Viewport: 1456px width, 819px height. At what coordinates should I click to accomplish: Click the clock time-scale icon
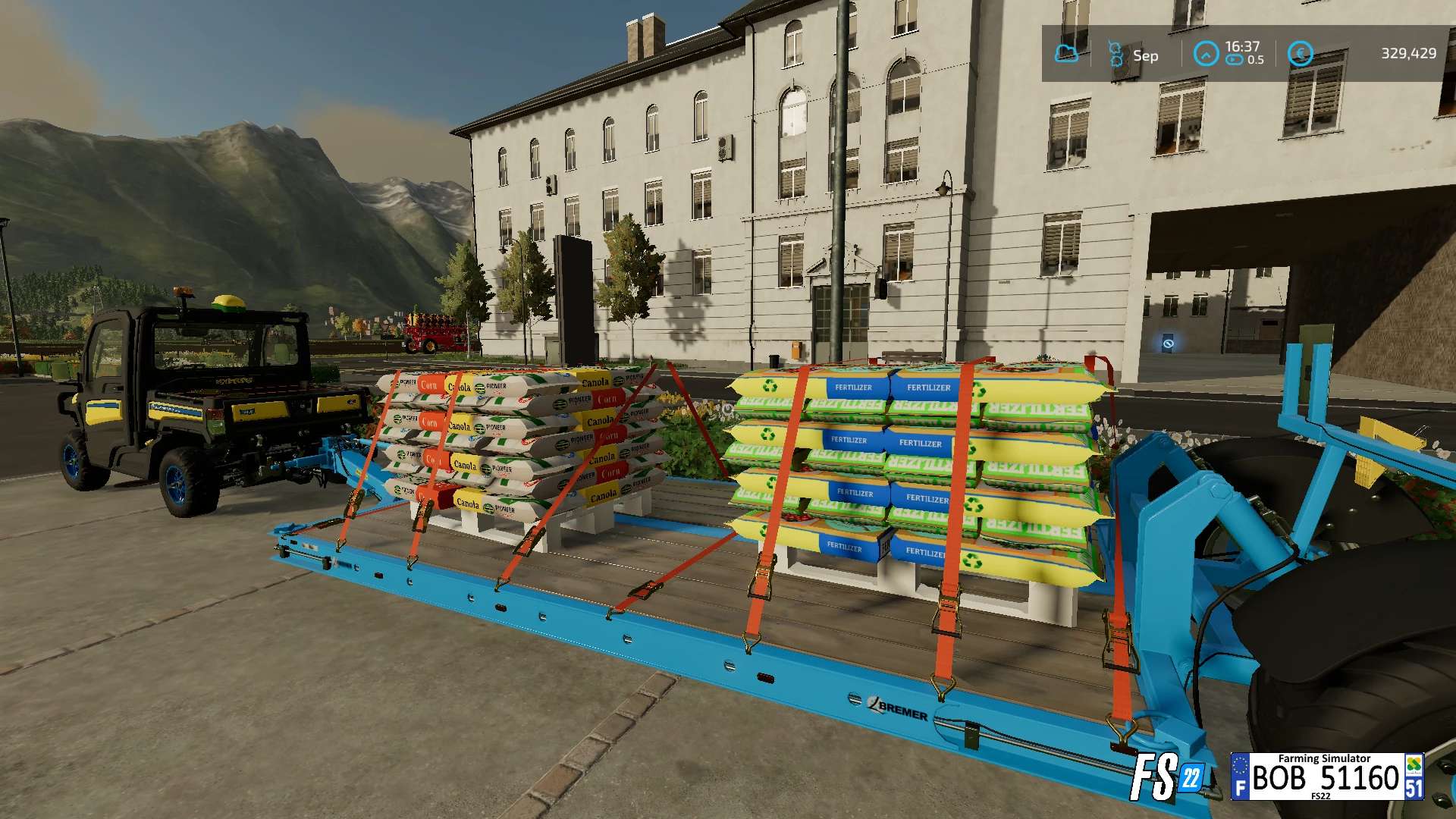click(1205, 54)
